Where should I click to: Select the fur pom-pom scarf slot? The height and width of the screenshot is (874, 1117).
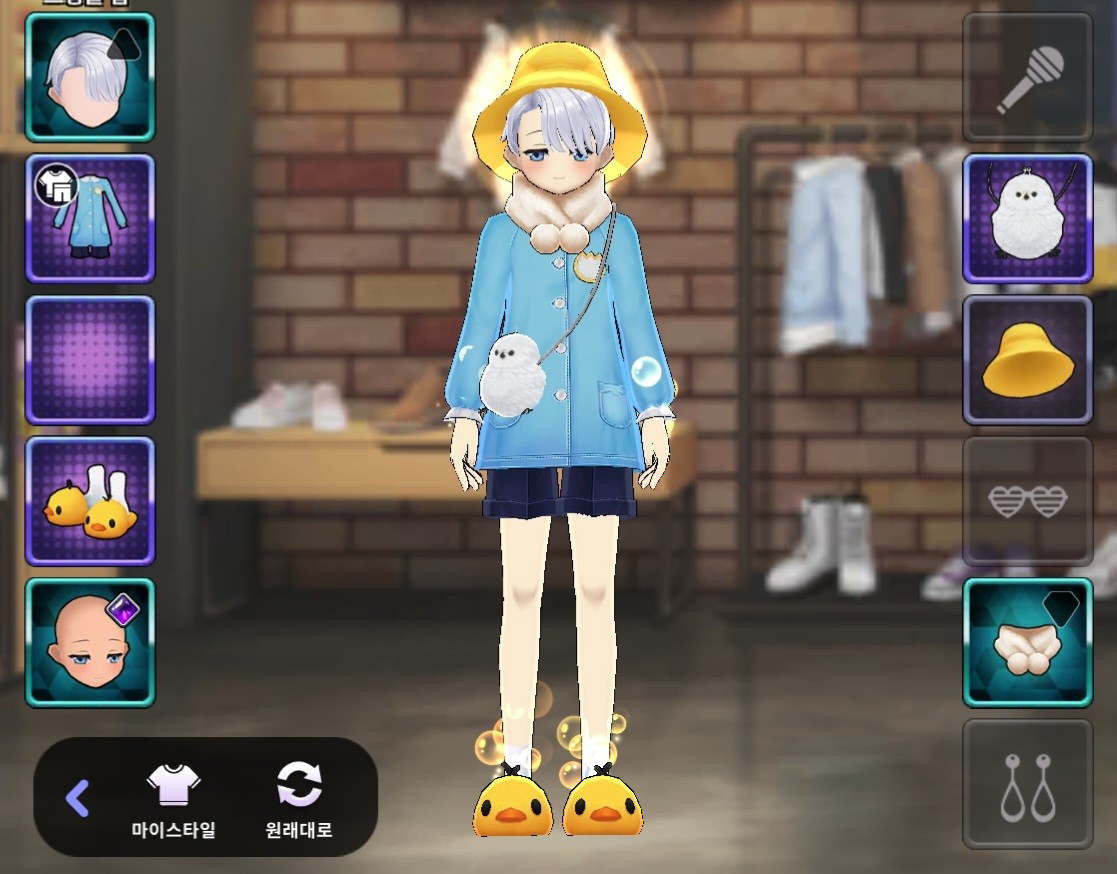pos(1027,642)
